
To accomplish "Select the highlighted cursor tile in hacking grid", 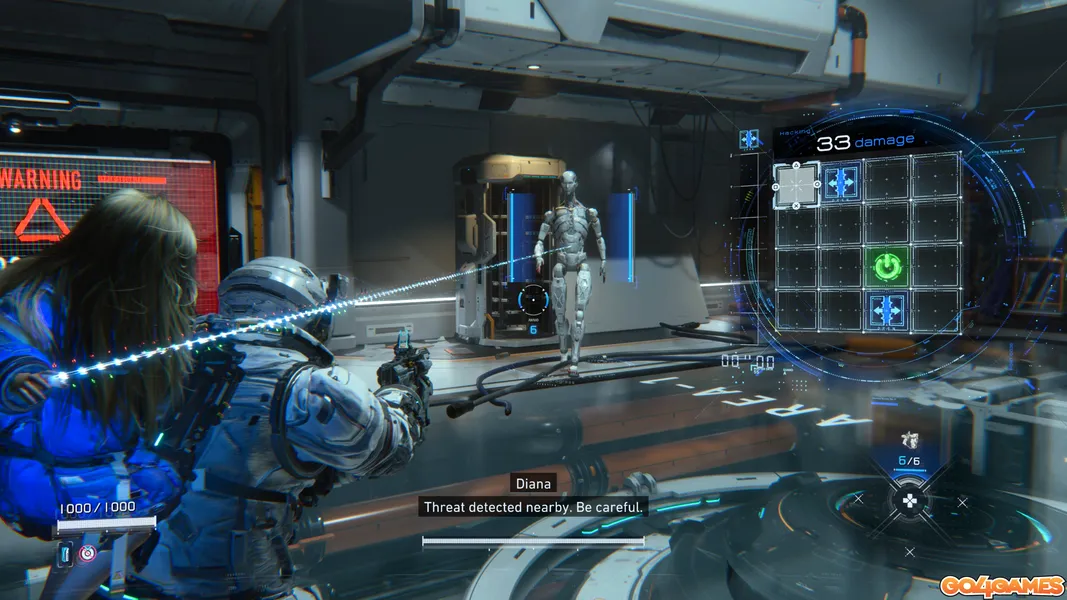I will (796, 183).
